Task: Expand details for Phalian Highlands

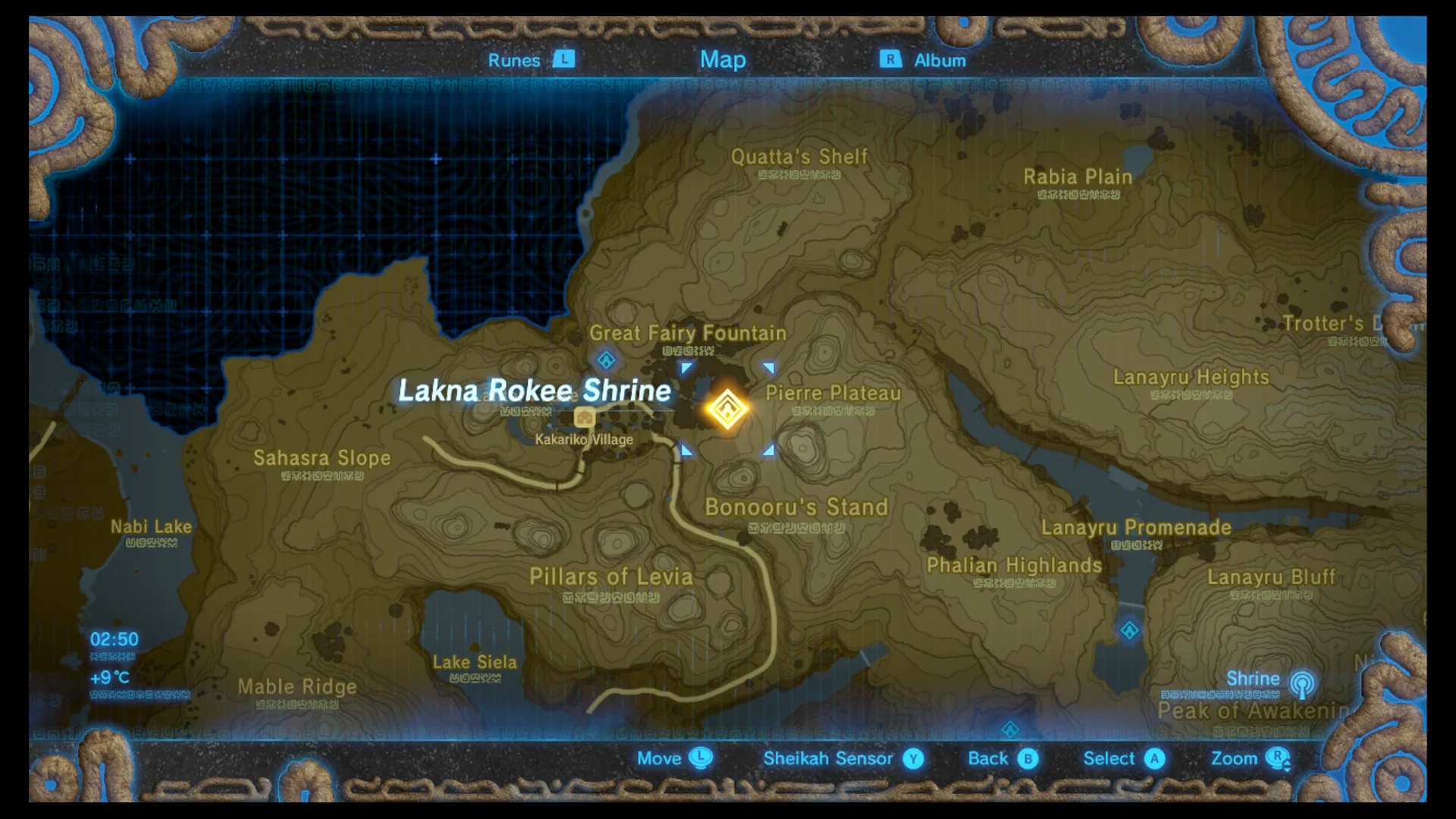Action: coord(1014,565)
